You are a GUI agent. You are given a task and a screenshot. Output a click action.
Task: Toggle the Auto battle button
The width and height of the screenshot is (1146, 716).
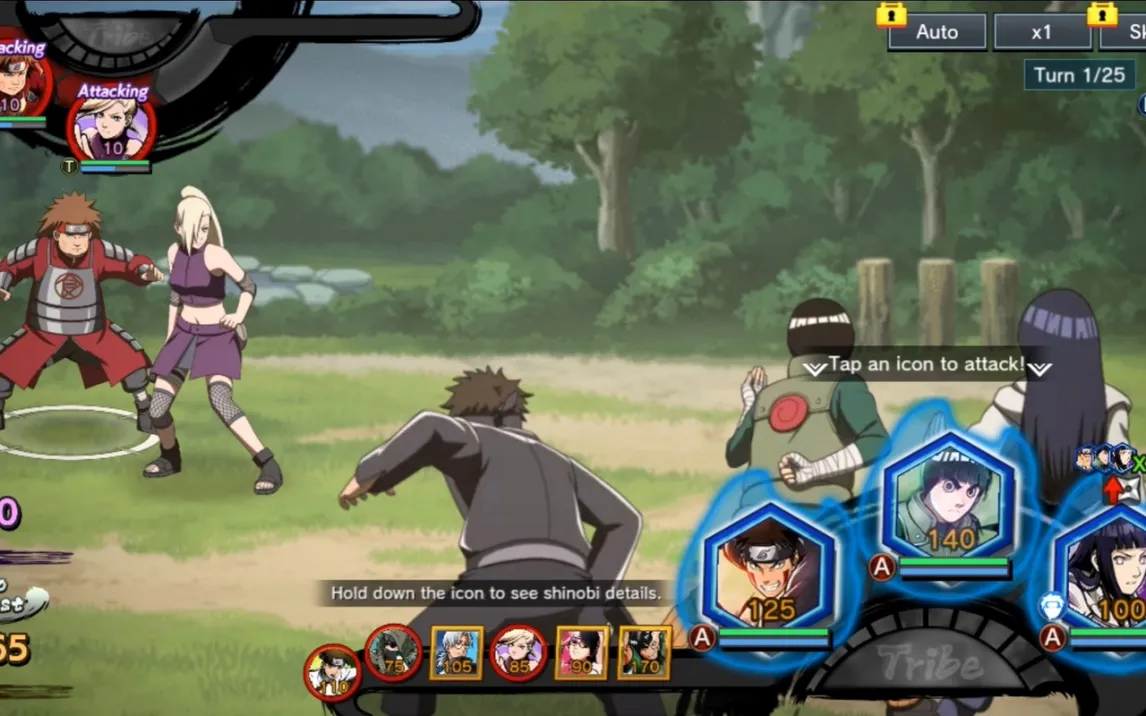pos(936,32)
